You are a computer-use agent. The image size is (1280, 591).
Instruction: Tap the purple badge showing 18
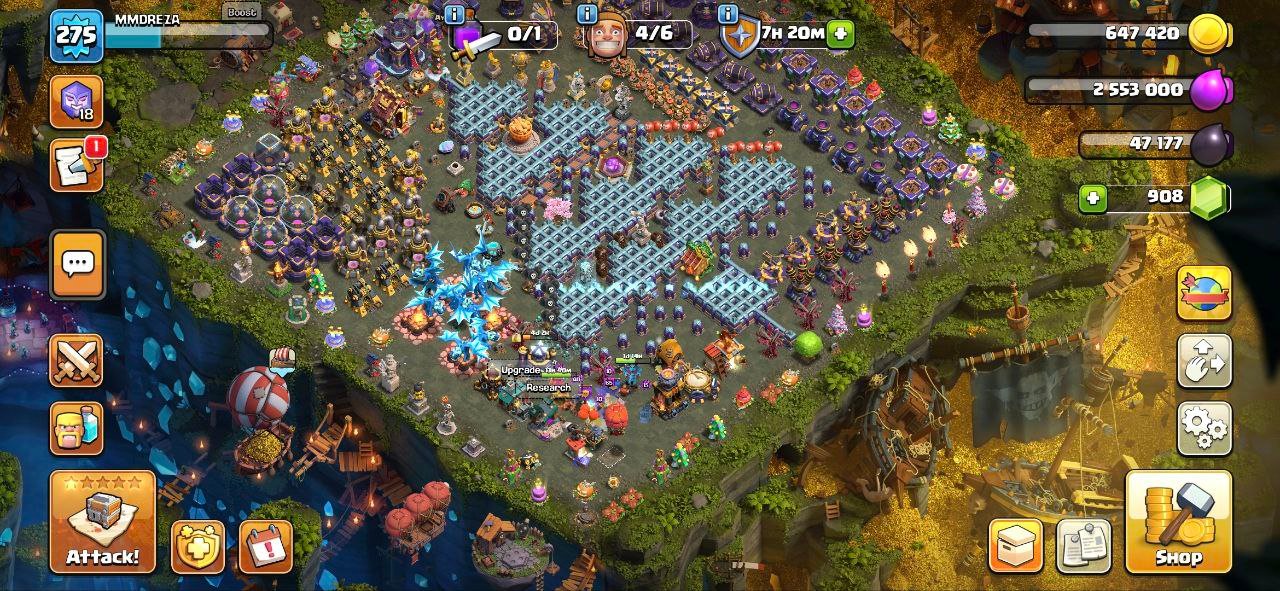(77, 102)
